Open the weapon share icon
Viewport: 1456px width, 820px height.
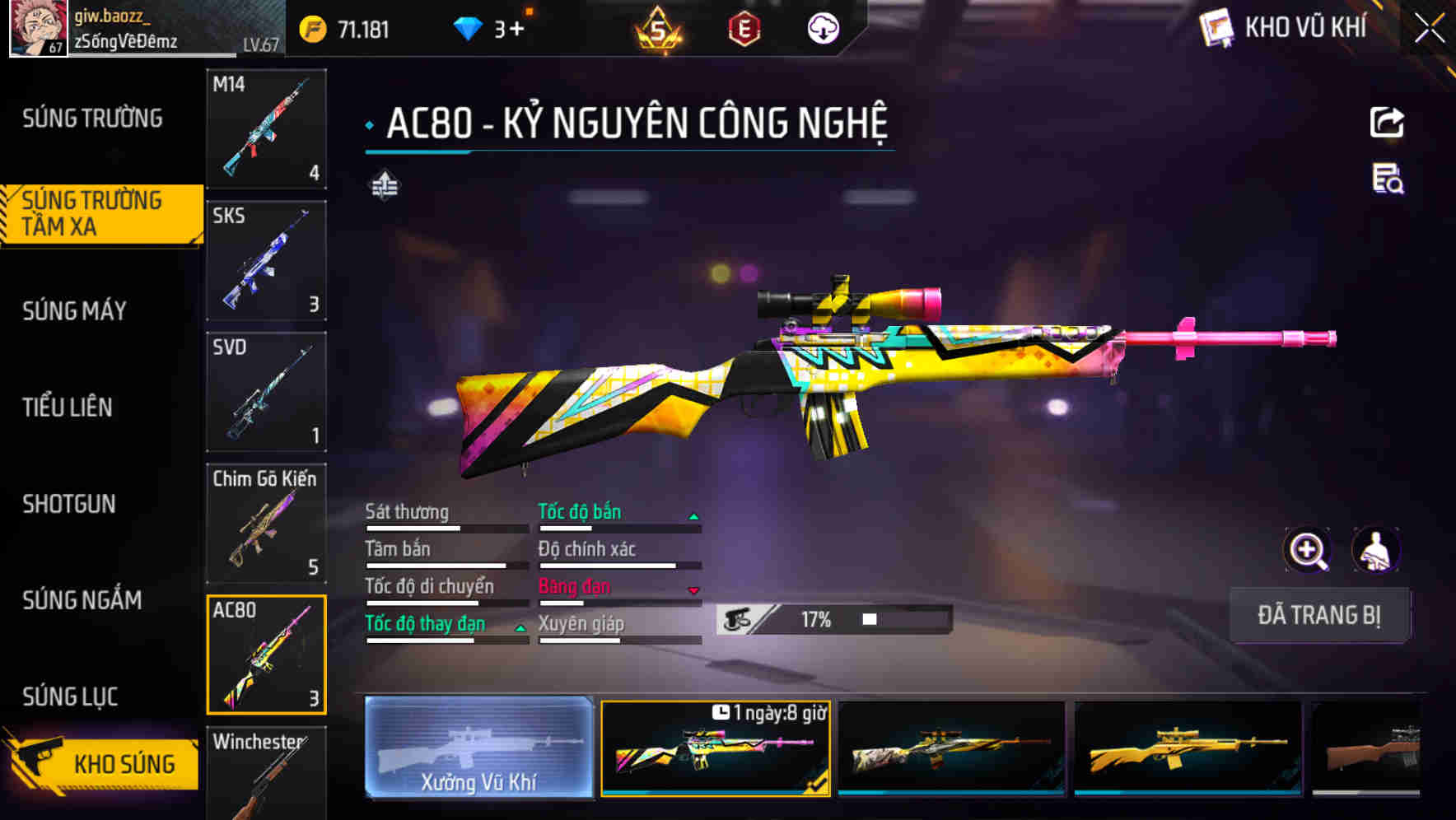(x=1387, y=122)
